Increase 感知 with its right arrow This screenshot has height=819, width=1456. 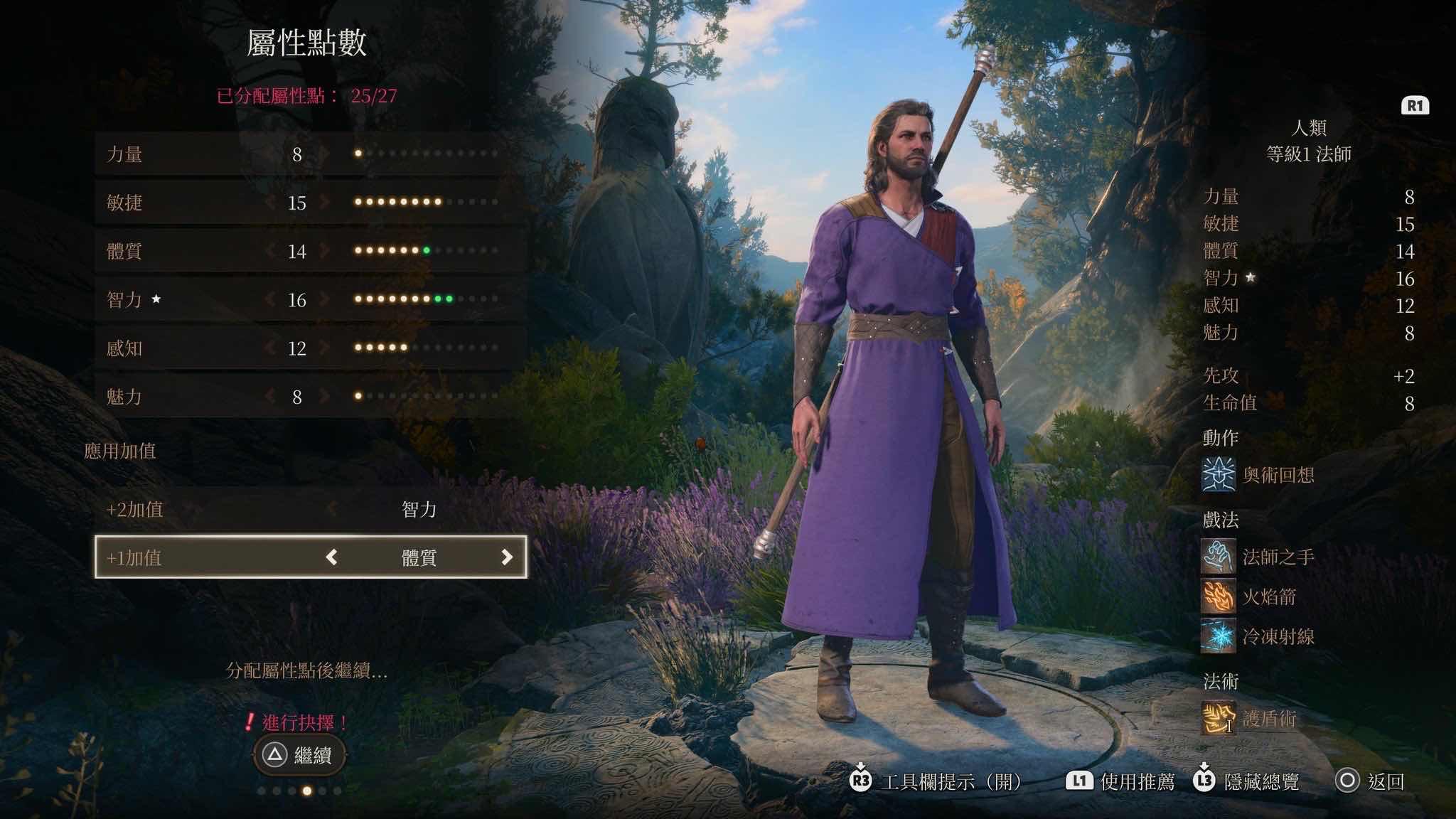(x=325, y=348)
